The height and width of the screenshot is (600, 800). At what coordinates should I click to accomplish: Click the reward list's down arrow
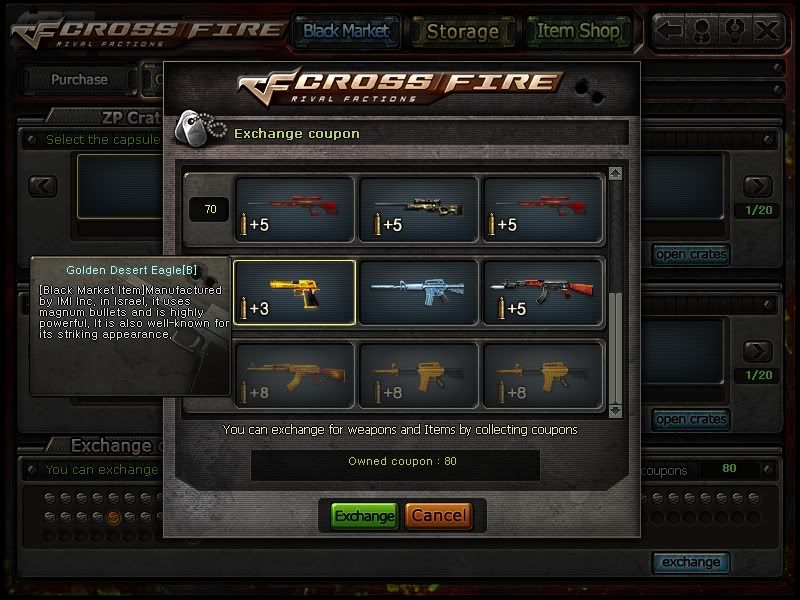[615, 410]
